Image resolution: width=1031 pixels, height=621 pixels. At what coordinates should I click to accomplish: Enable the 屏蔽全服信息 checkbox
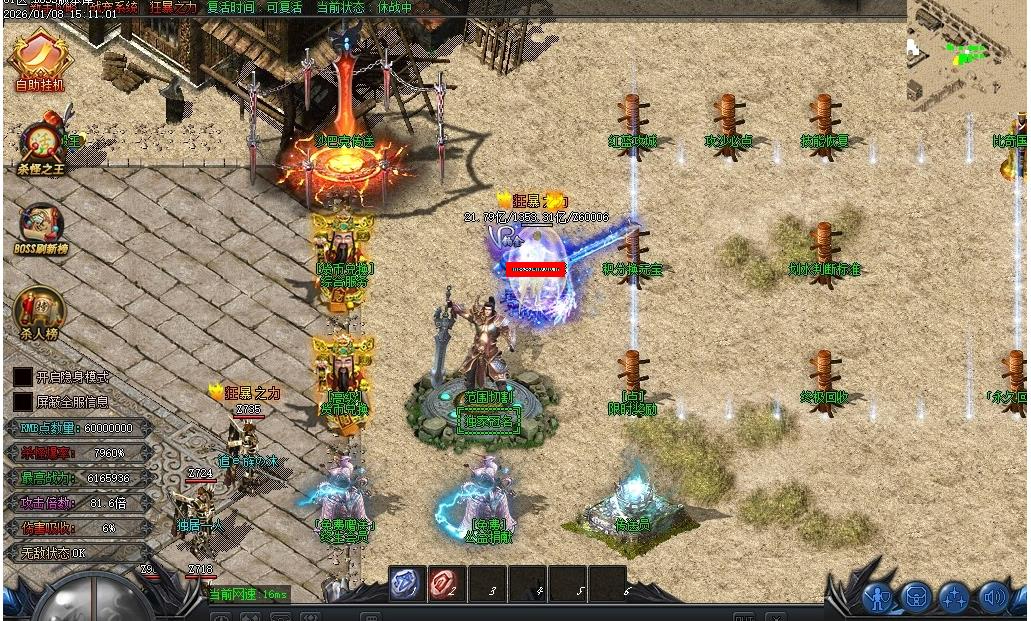tap(22, 401)
